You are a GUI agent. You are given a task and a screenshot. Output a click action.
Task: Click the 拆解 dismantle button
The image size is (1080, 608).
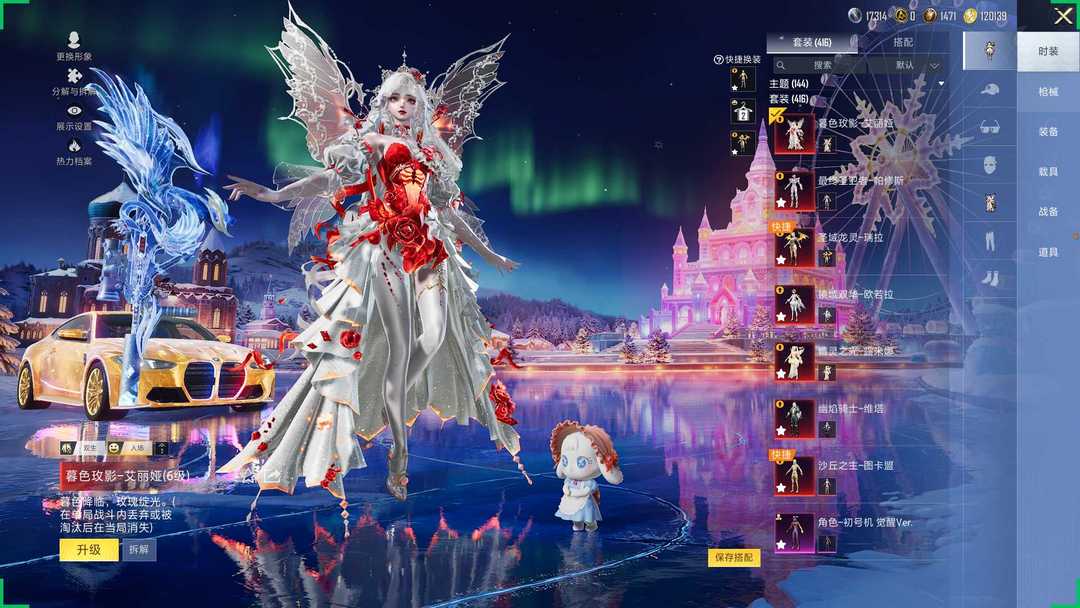(139, 550)
